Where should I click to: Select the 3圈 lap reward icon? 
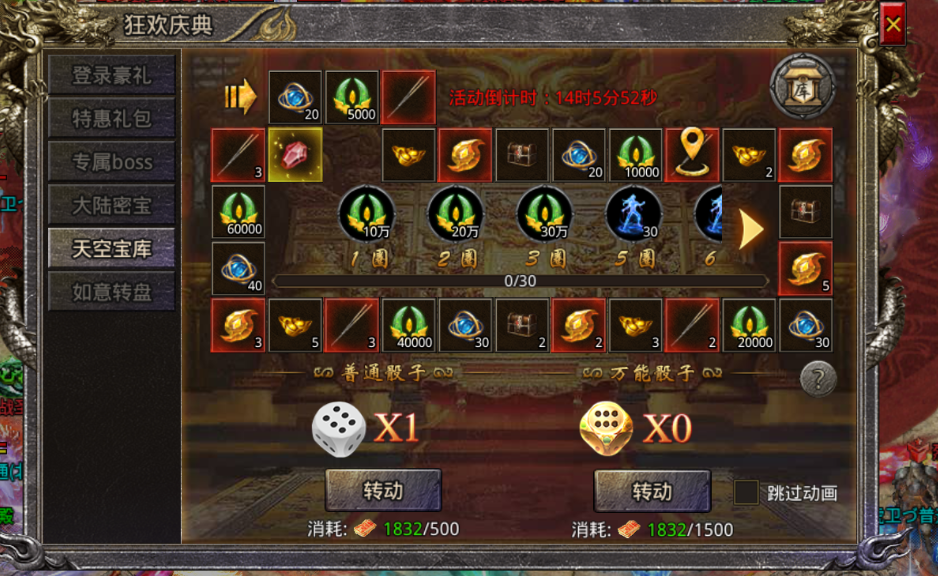click(544, 212)
